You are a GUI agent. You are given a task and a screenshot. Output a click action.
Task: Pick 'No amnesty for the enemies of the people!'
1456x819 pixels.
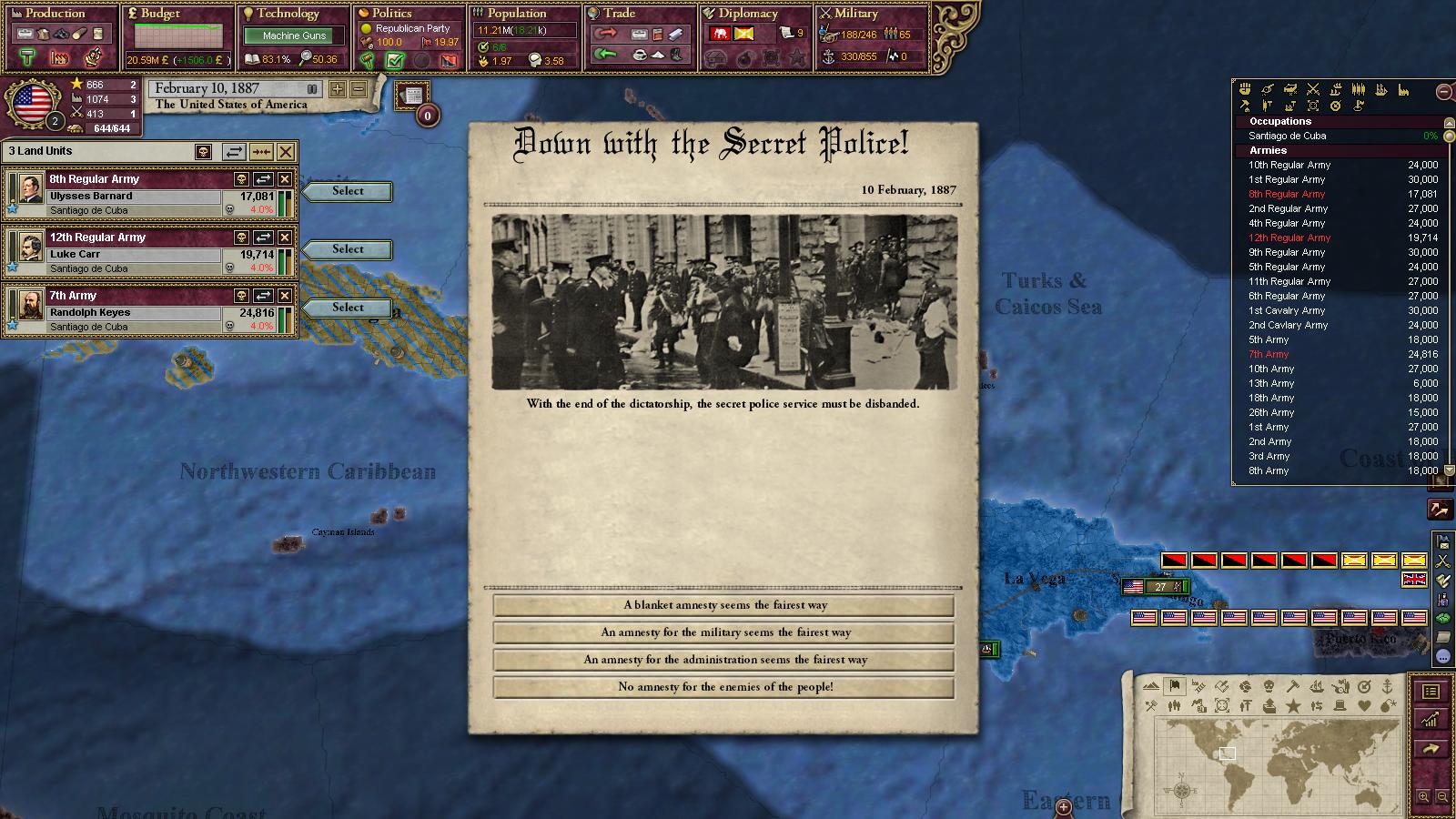[x=724, y=687]
